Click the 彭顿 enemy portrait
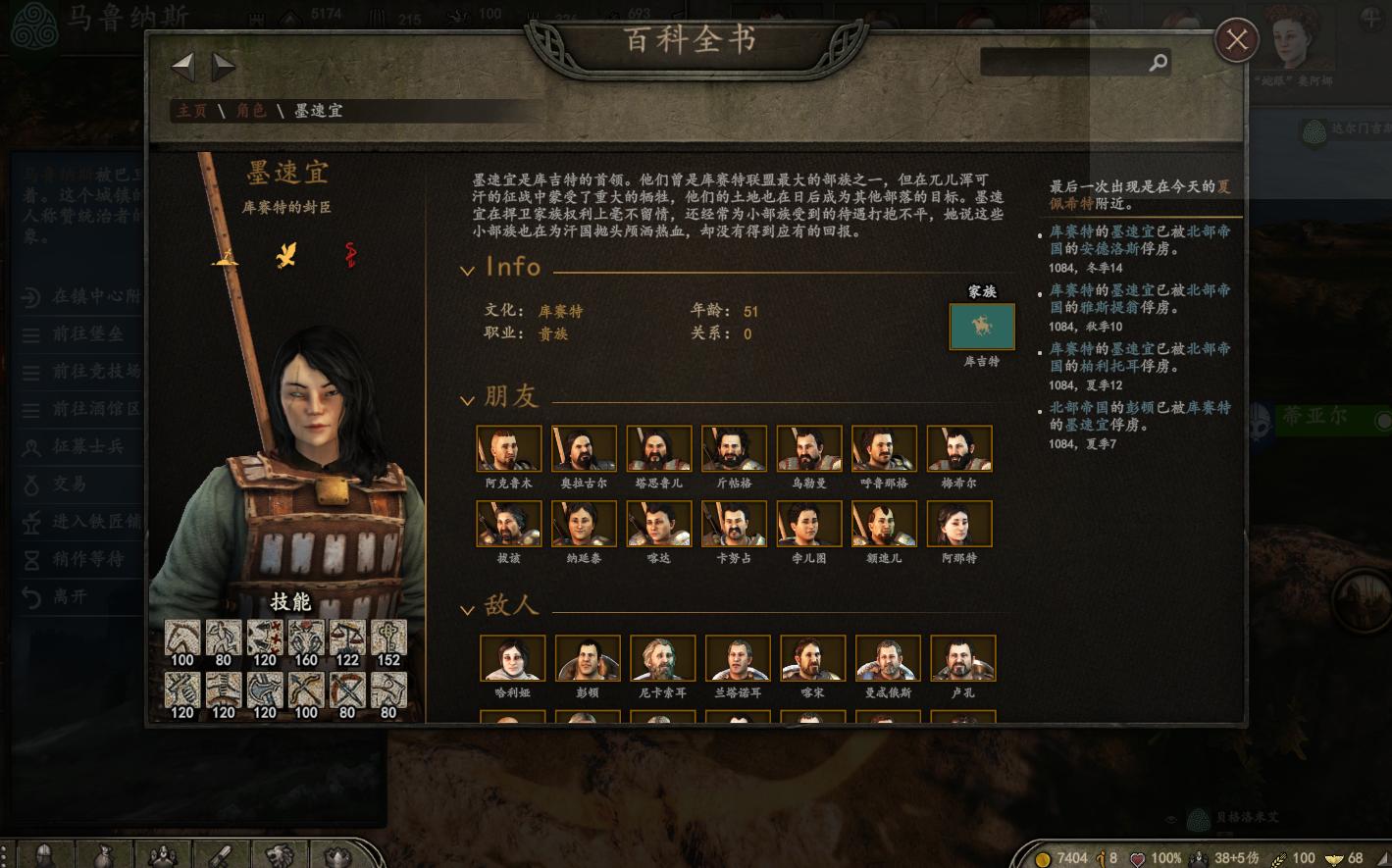 click(x=587, y=657)
